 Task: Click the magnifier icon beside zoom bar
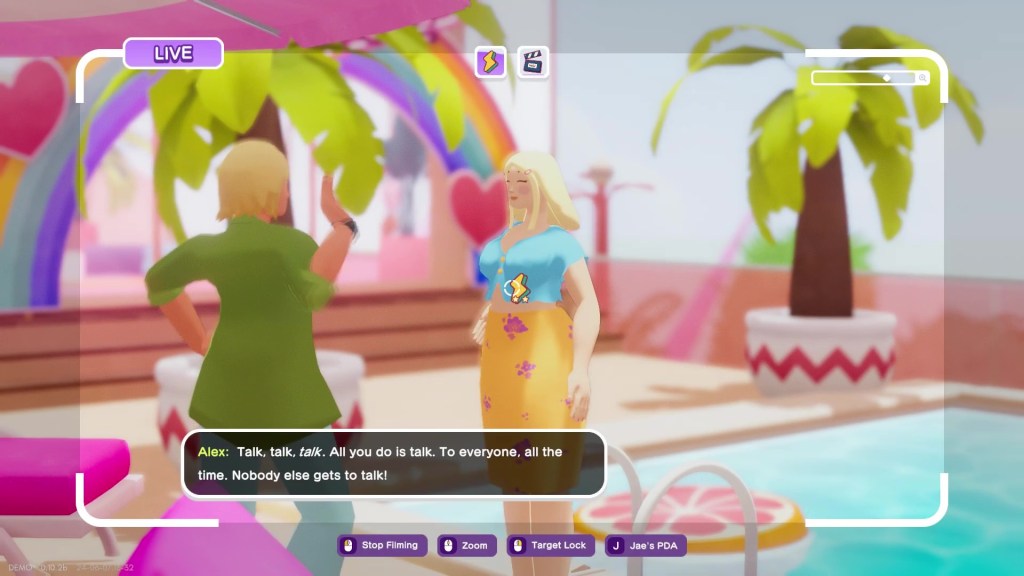tap(922, 78)
